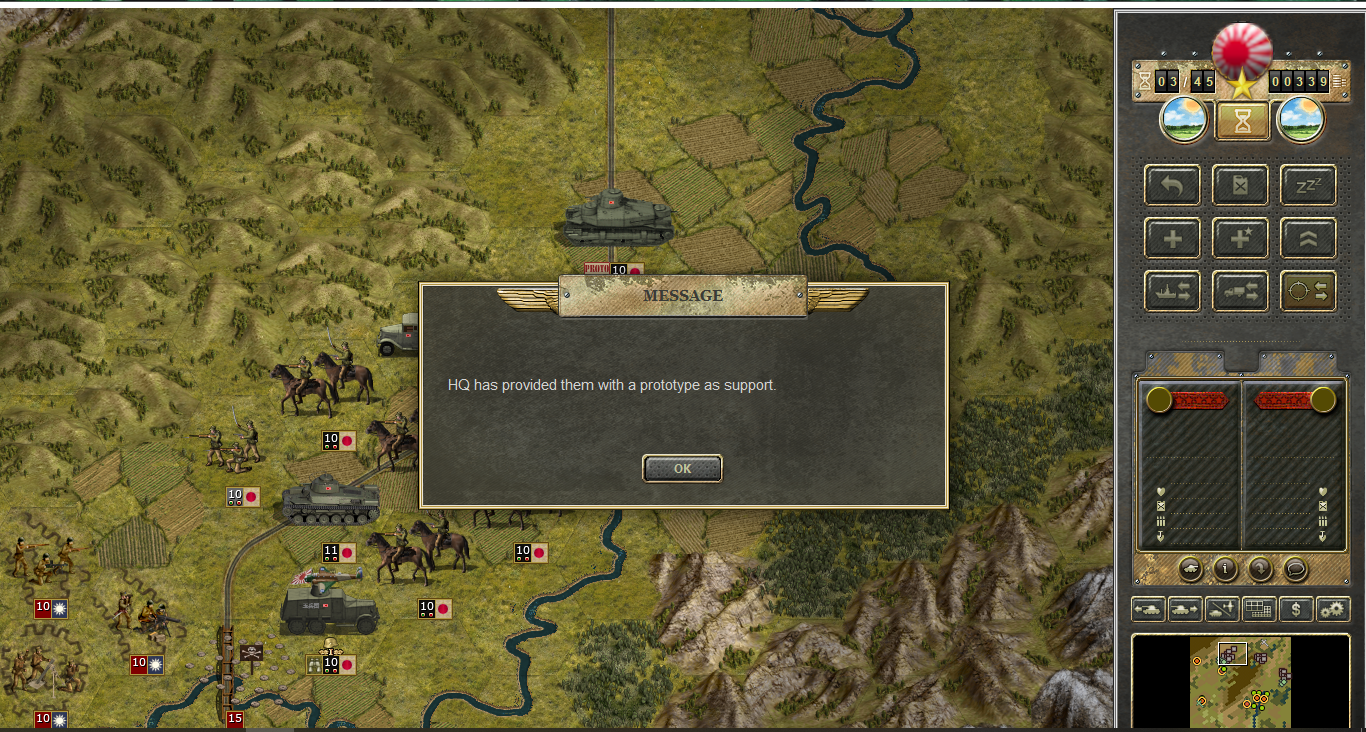1366x732 pixels.
Task: Toggle the ship embark button
Action: [1172, 291]
